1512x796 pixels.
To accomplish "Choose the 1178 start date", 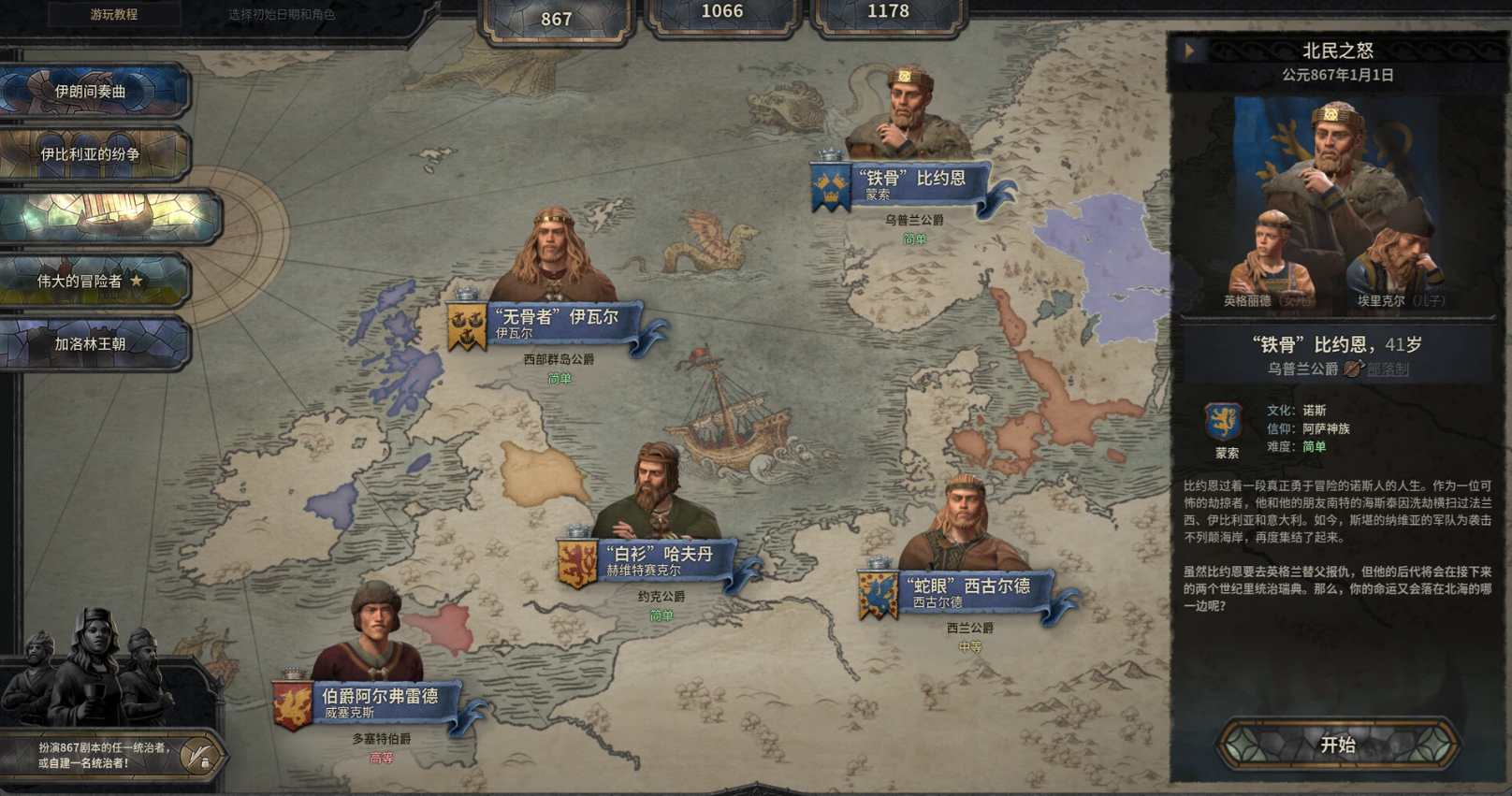I will [888, 12].
